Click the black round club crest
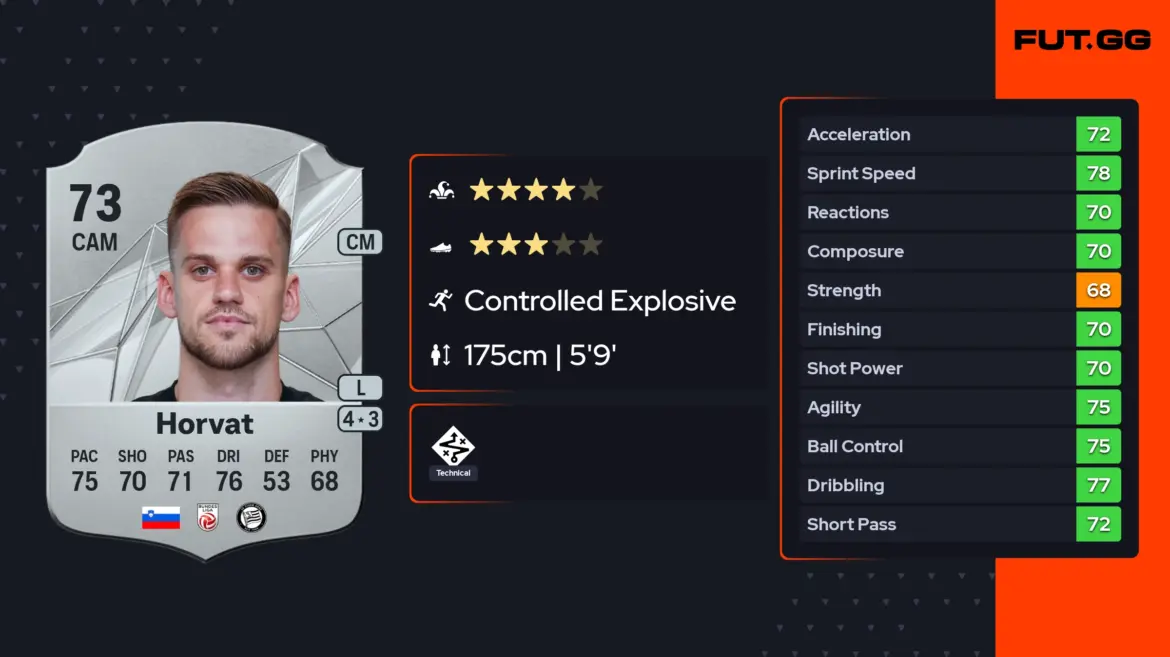The image size is (1170, 657). [x=251, y=517]
